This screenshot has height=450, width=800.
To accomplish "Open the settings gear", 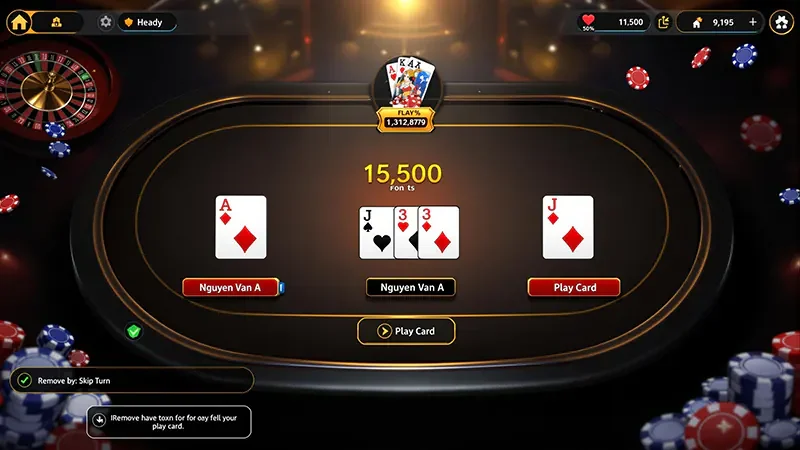I will 106,21.
